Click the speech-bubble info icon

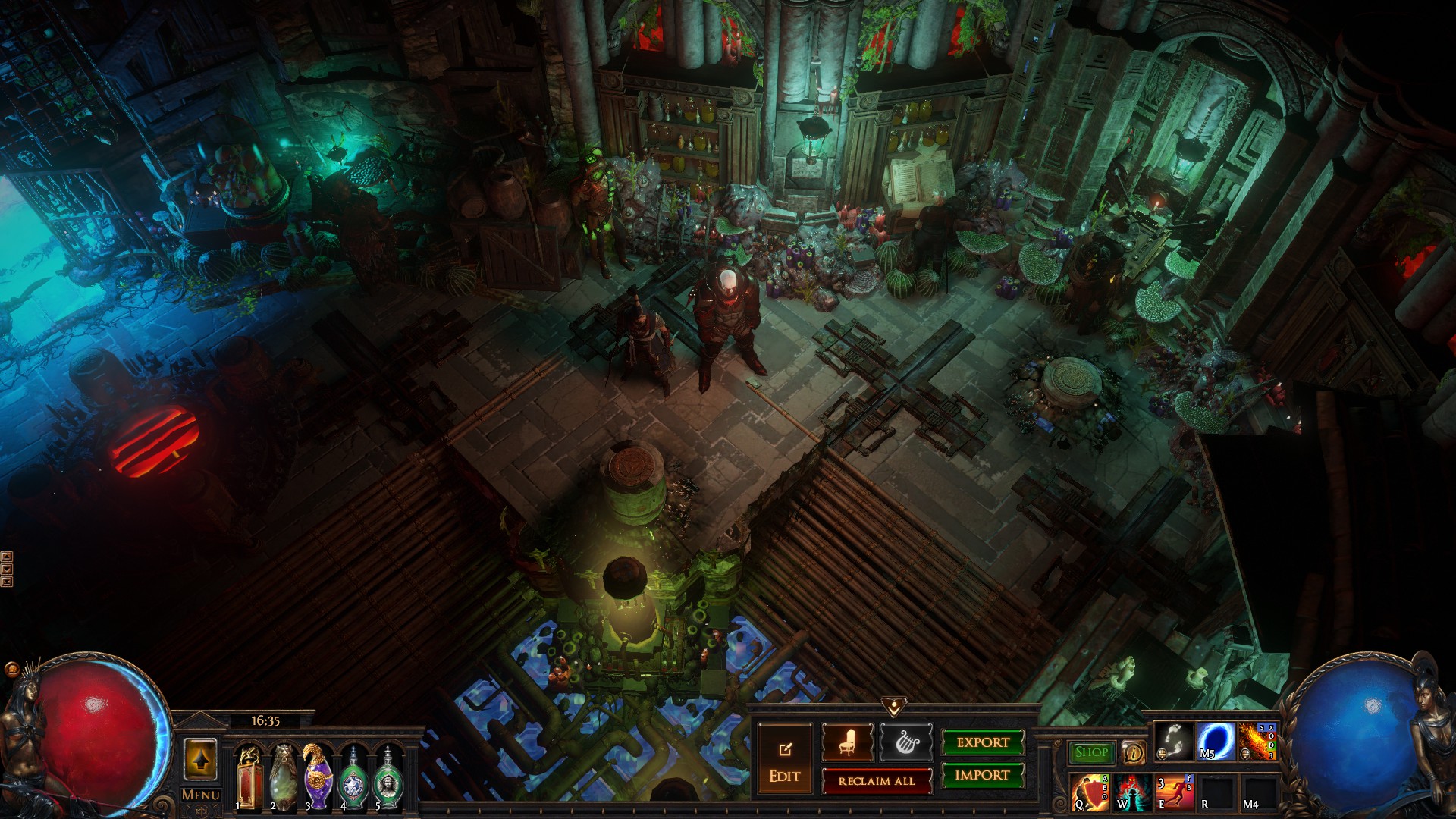click(1134, 752)
